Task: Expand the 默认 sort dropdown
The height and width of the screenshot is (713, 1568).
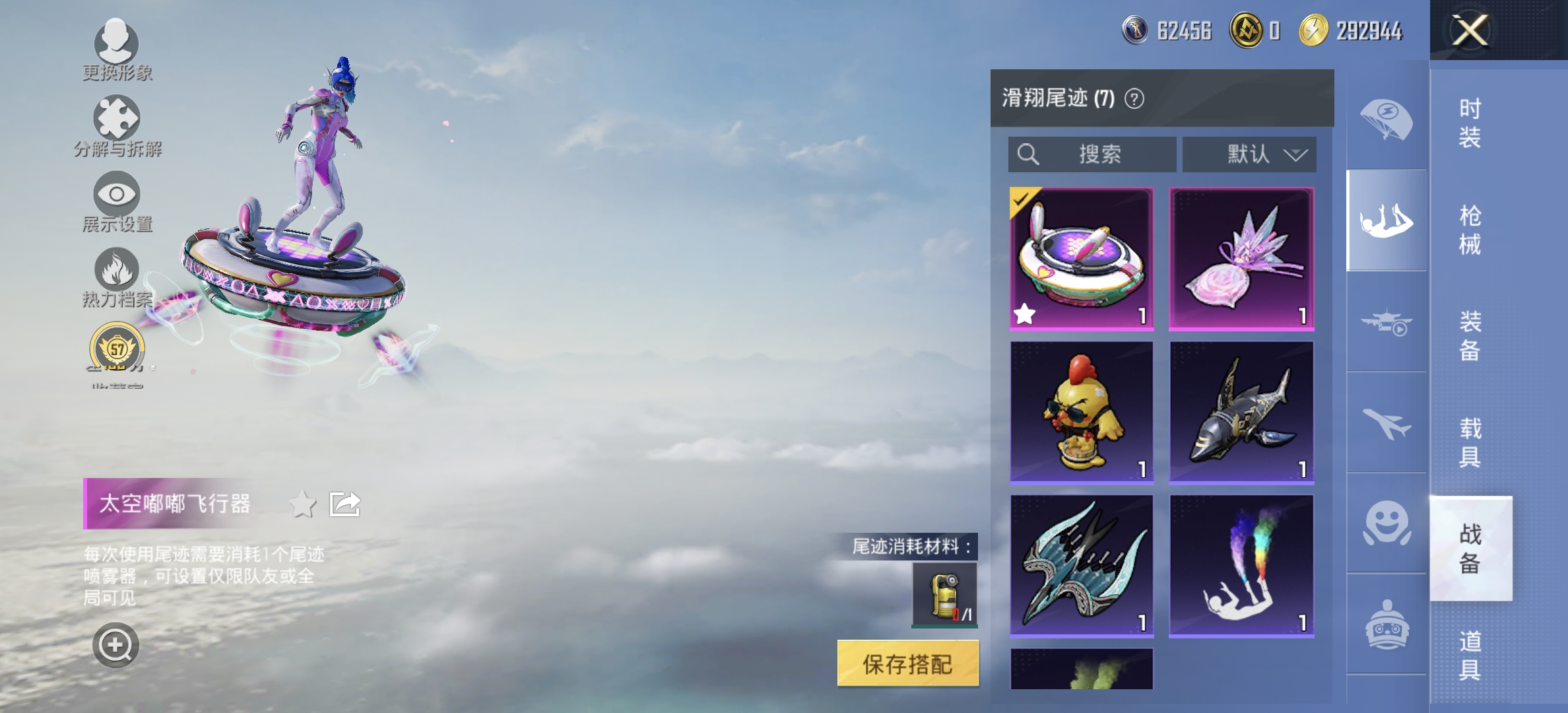Action: [1248, 154]
